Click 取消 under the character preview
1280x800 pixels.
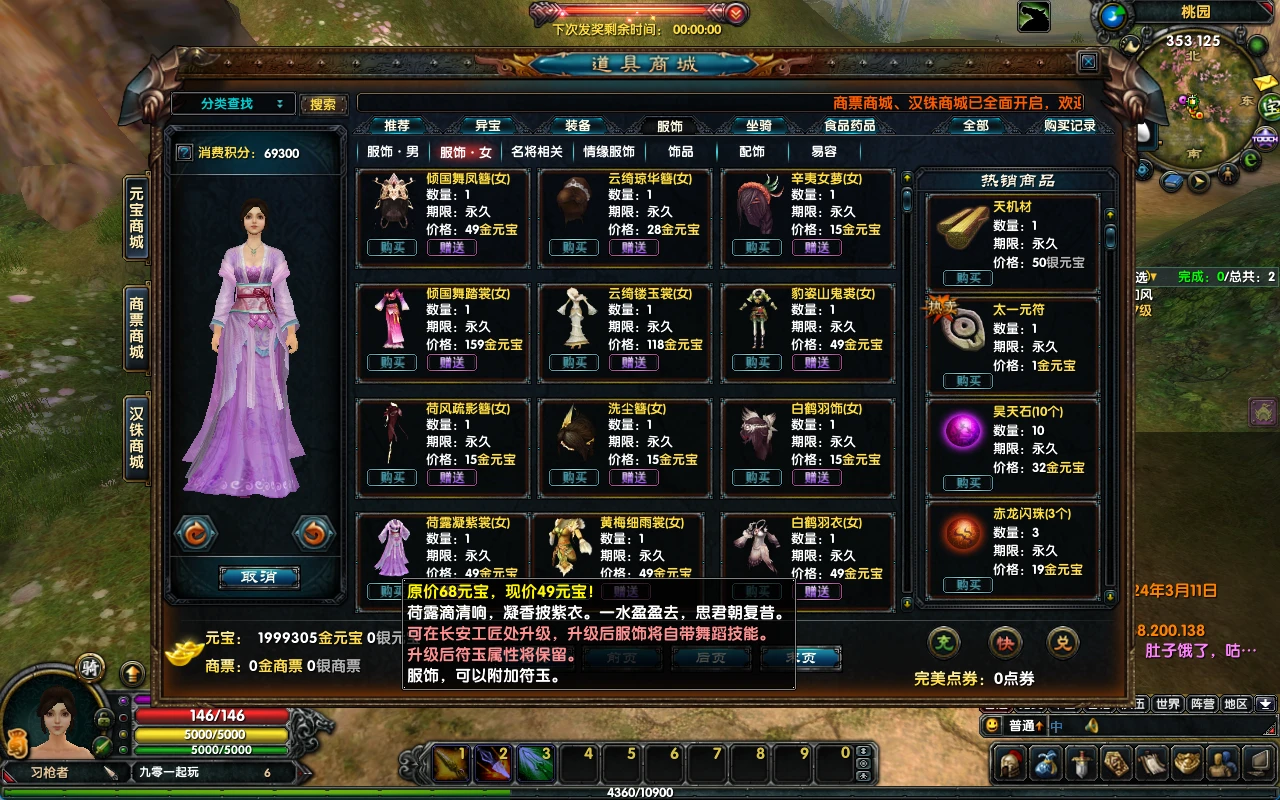click(259, 577)
